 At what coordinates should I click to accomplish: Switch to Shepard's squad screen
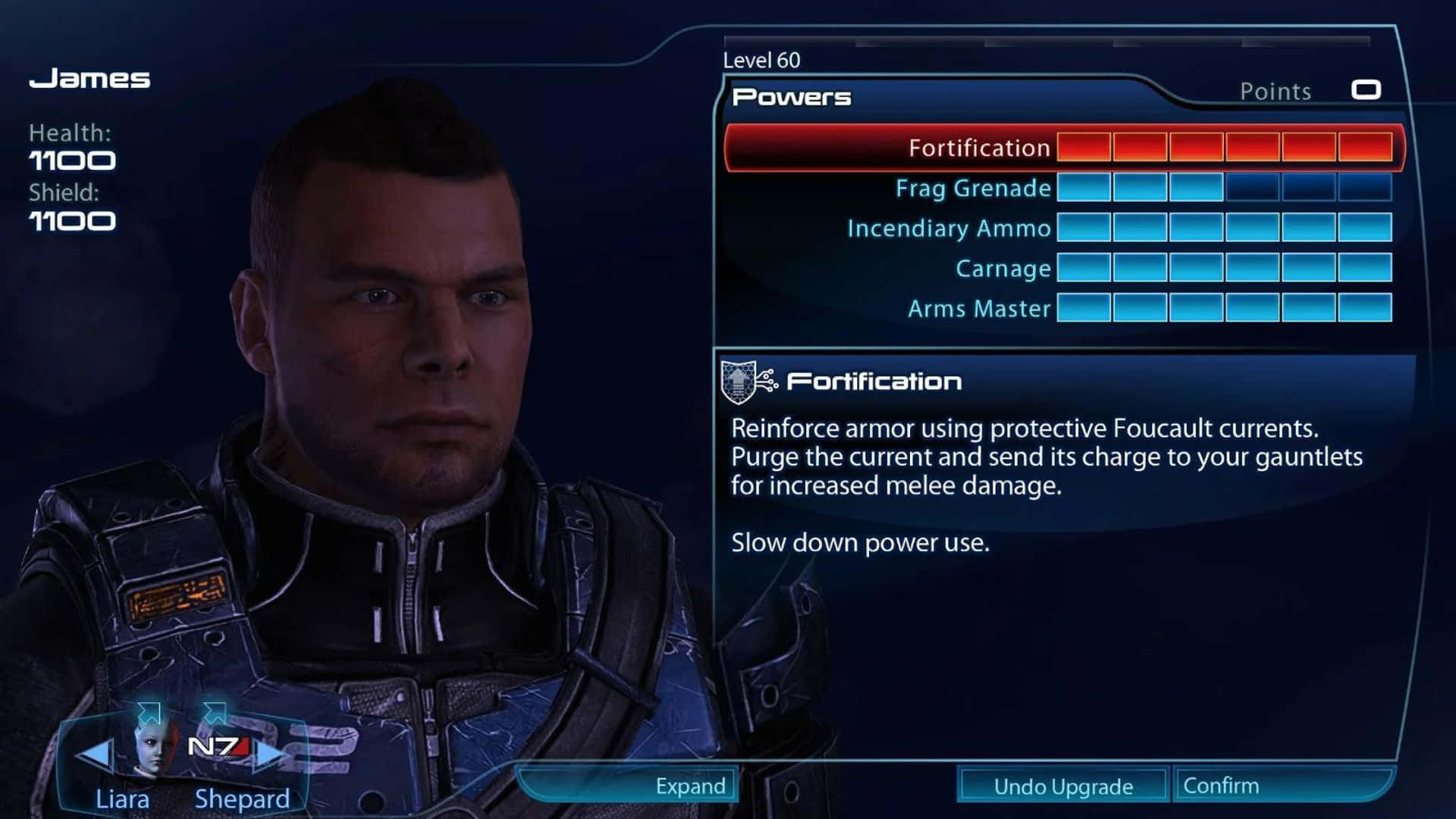[x=242, y=798]
